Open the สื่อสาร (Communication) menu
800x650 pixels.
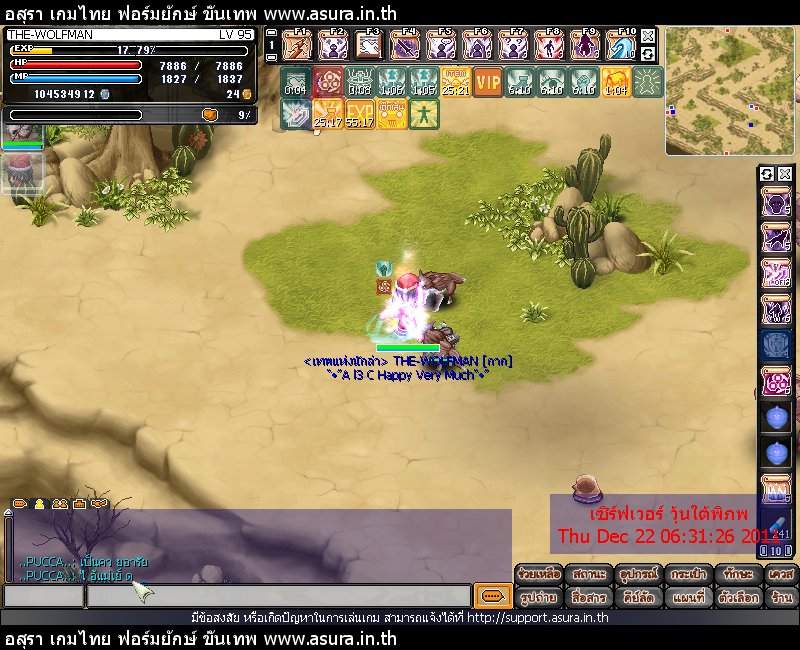click(590, 597)
